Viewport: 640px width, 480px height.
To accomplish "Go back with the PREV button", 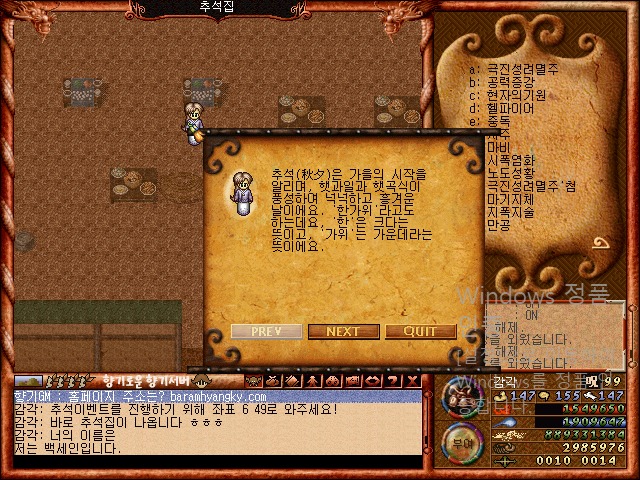I will [x=266, y=331].
